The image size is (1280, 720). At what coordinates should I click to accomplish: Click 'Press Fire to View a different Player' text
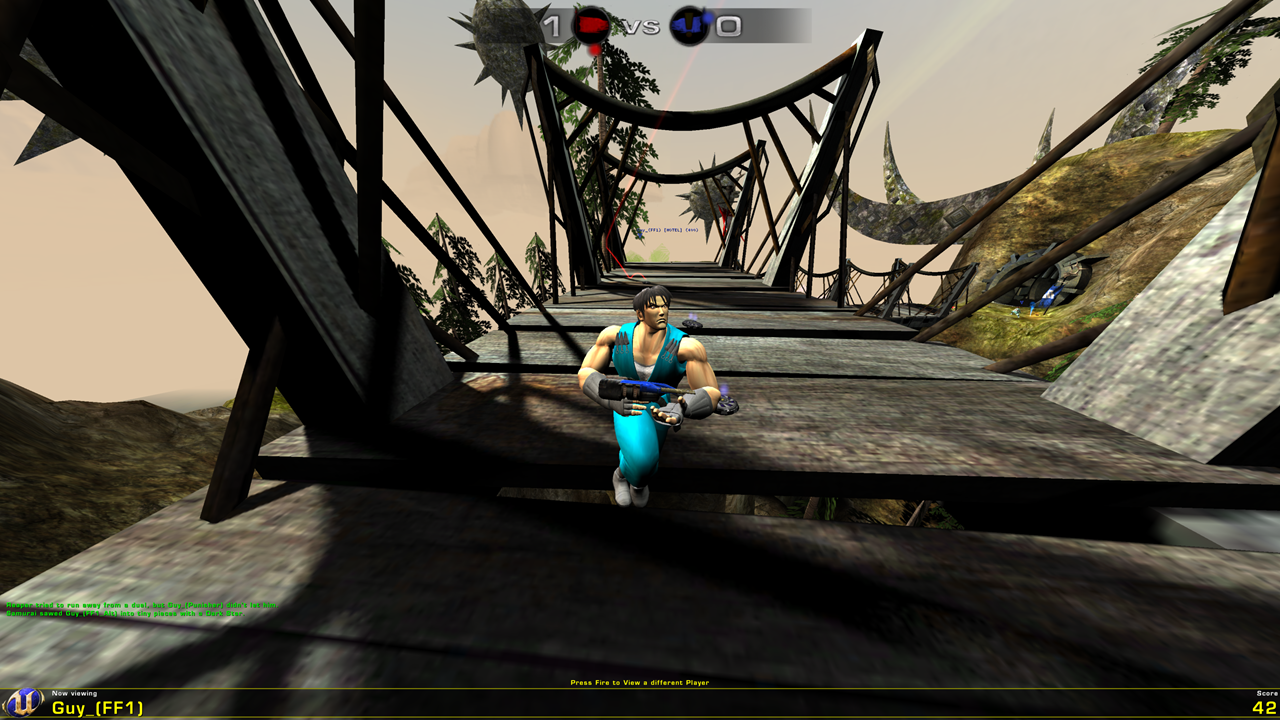pos(639,681)
